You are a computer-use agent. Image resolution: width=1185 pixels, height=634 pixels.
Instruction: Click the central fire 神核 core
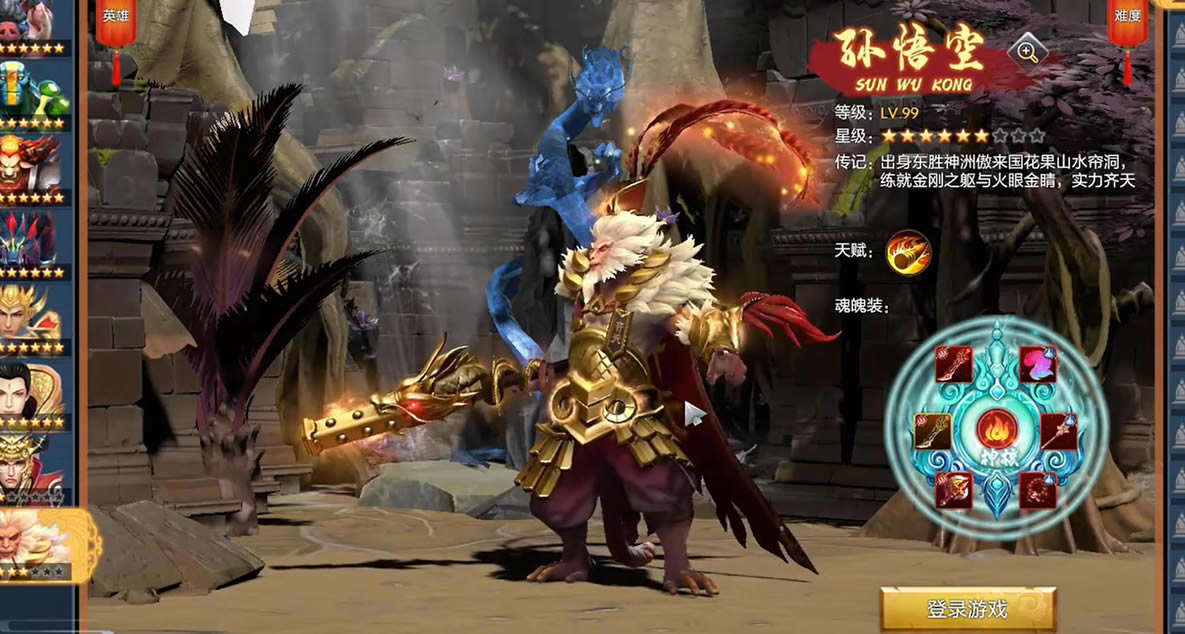coord(996,431)
